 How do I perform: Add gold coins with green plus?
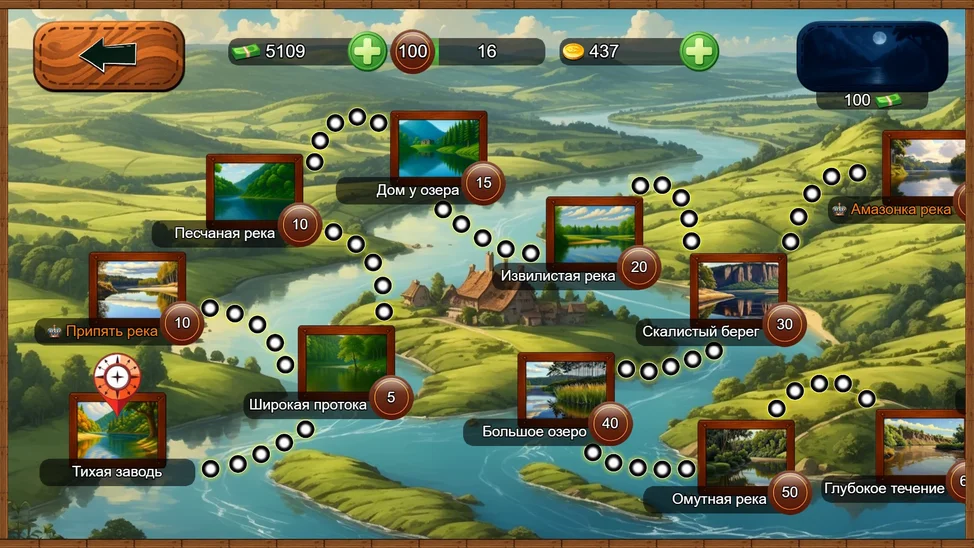tap(699, 51)
